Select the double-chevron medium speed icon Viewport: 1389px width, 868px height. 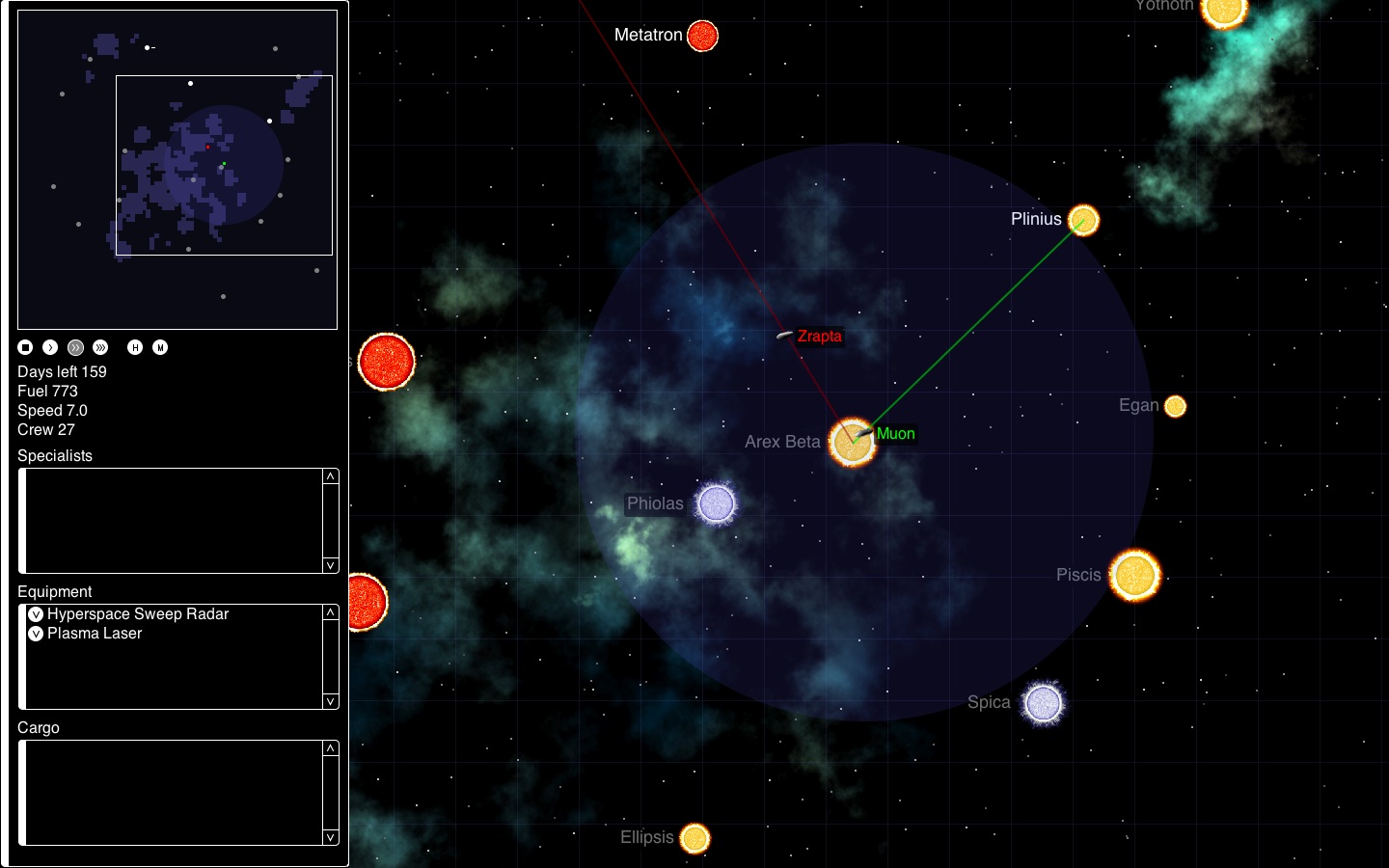pos(74,347)
